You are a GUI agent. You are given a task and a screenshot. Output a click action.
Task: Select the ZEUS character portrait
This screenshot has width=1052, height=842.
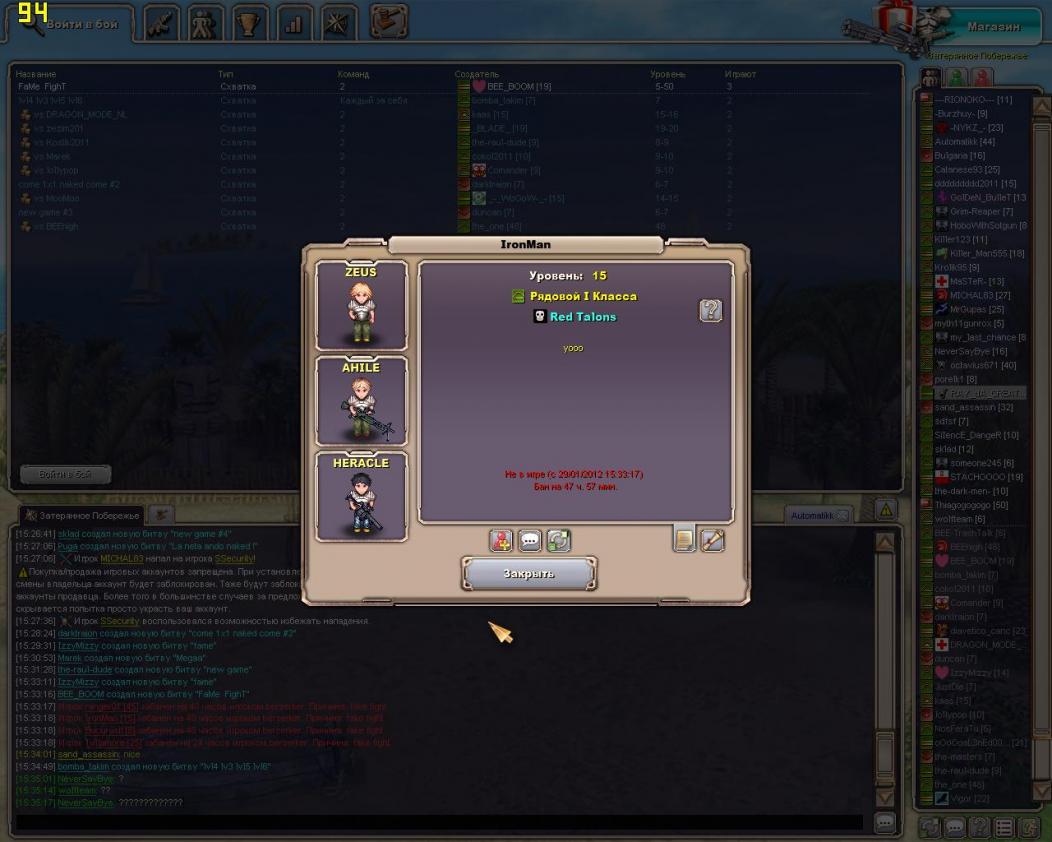(x=361, y=306)
